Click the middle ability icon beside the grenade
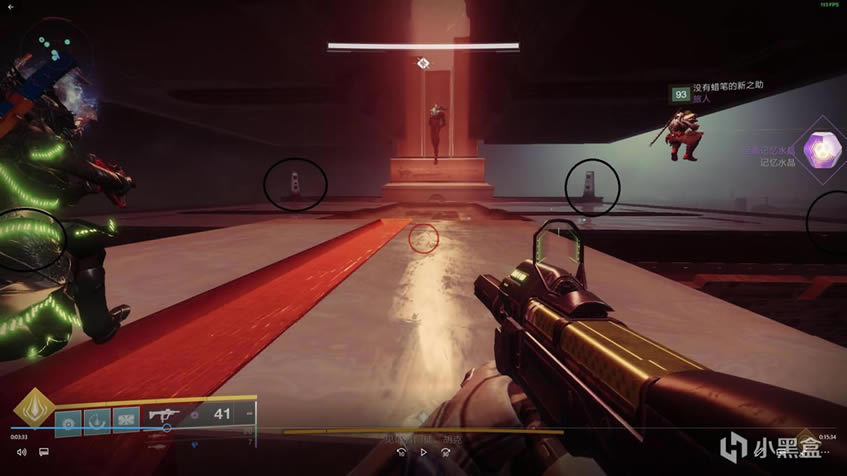The image size is (847, 476). pyautogui.click(x=99, y=423)
